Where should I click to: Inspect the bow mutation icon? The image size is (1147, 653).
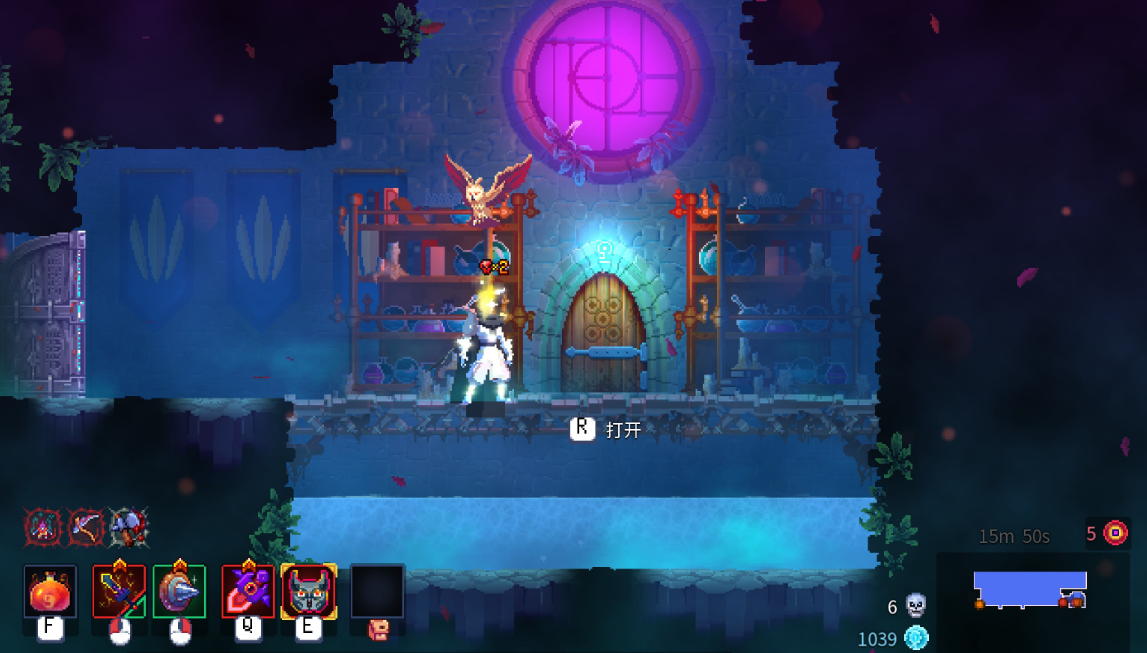(x=86, y=526)
